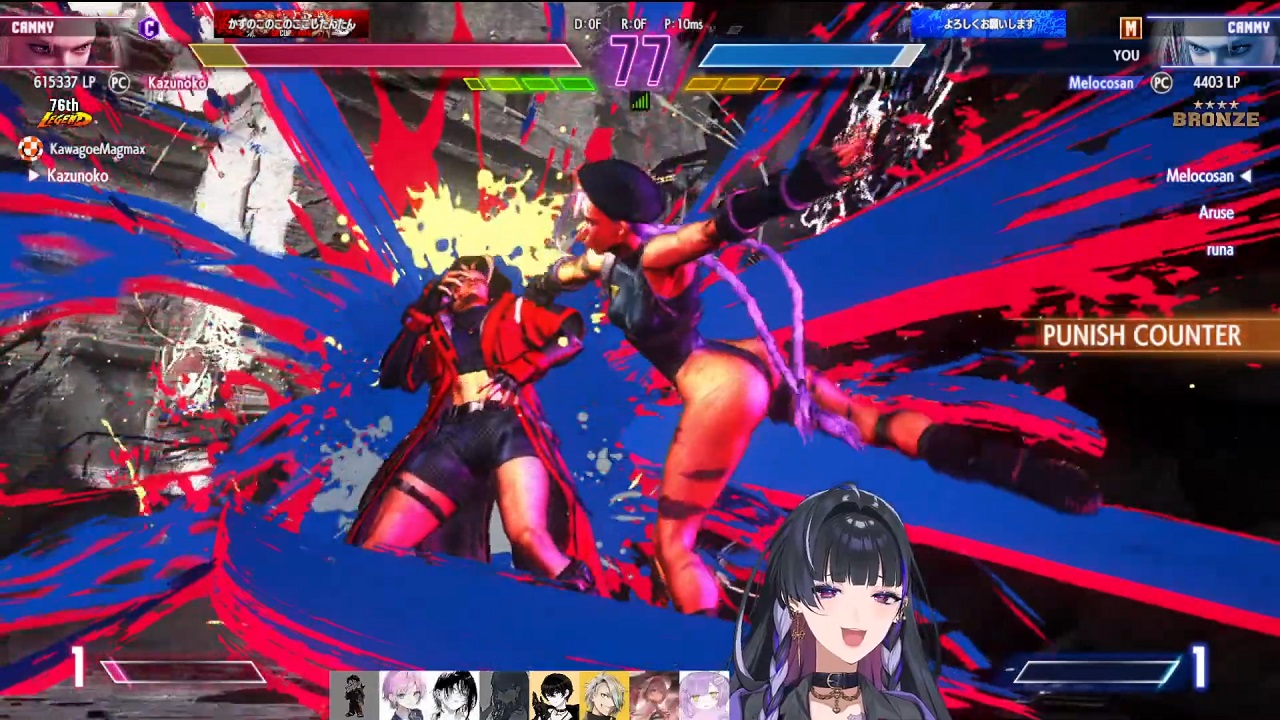Screen dimensions: 1280x720
Task: Select Kazunoko in the left player list
Action: click(77, 176)
